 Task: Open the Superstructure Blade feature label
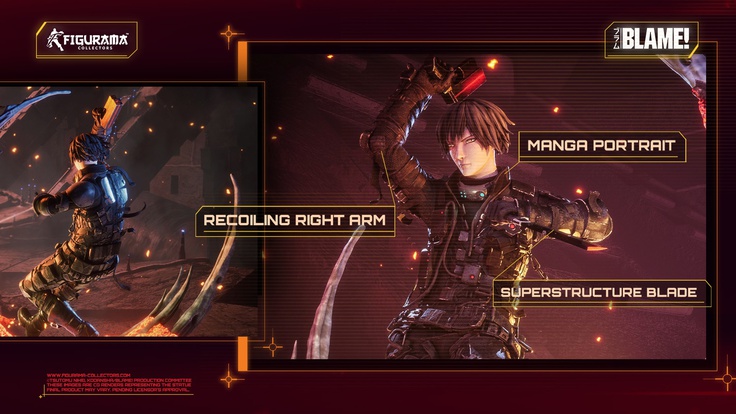601,293
